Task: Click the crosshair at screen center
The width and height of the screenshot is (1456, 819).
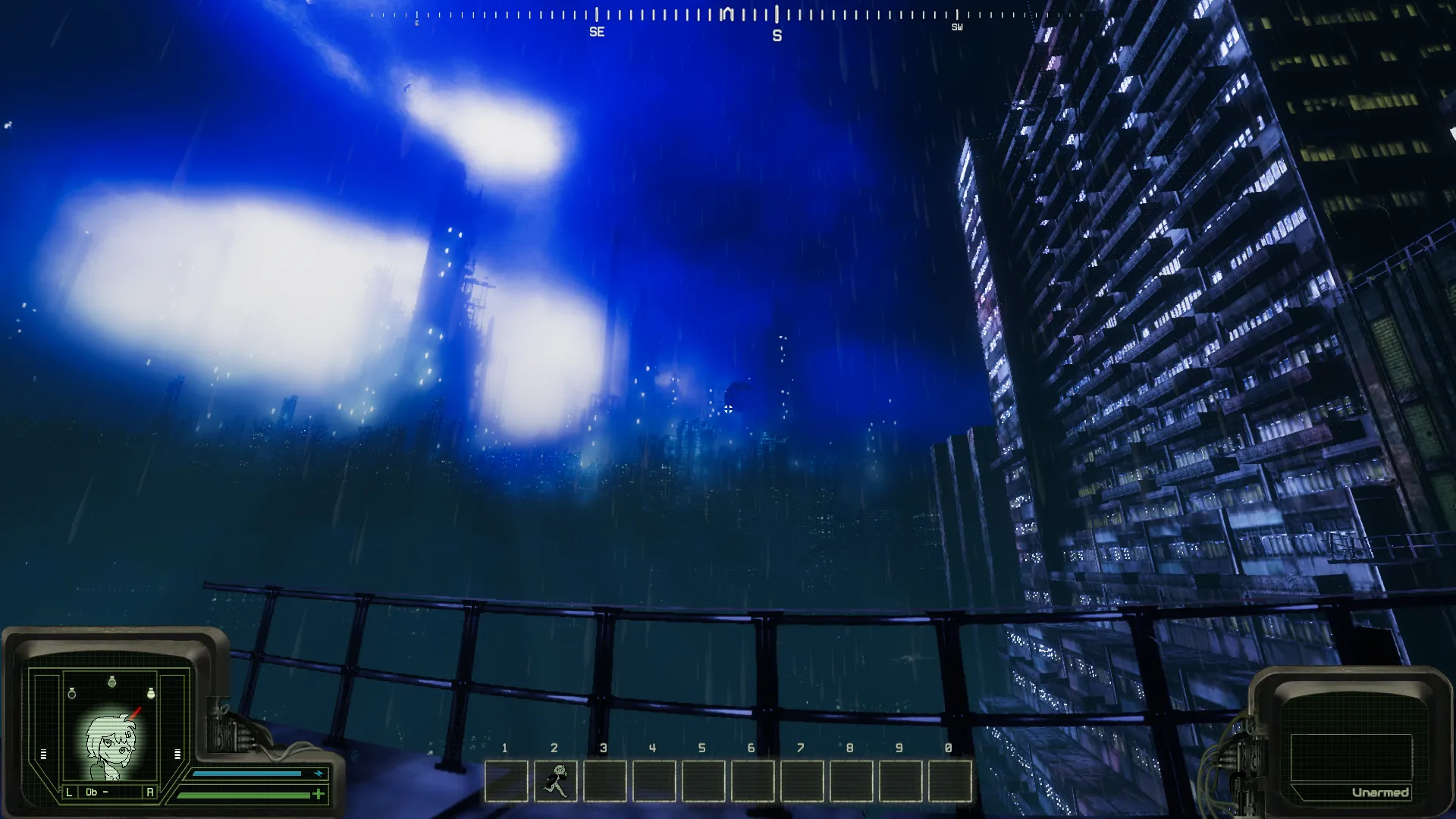Action: click(728, 409)
